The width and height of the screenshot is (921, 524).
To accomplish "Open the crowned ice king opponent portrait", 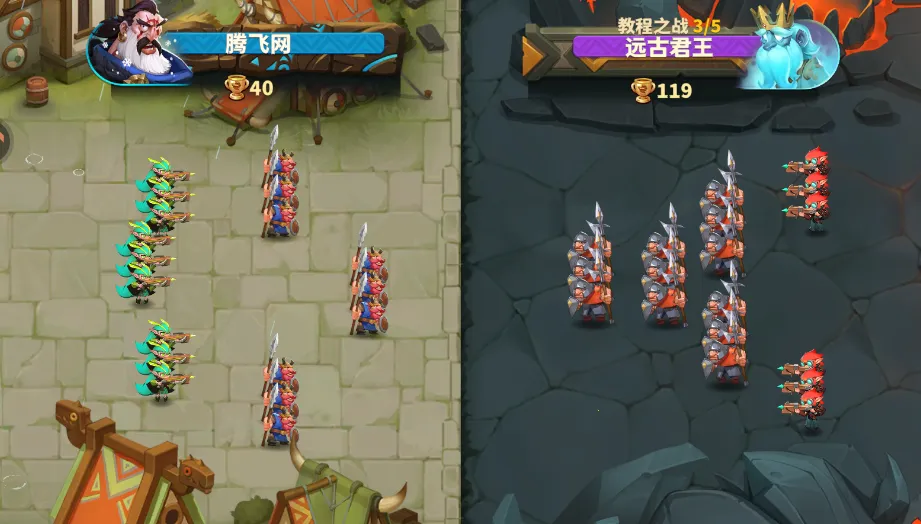I will [788, 49].
